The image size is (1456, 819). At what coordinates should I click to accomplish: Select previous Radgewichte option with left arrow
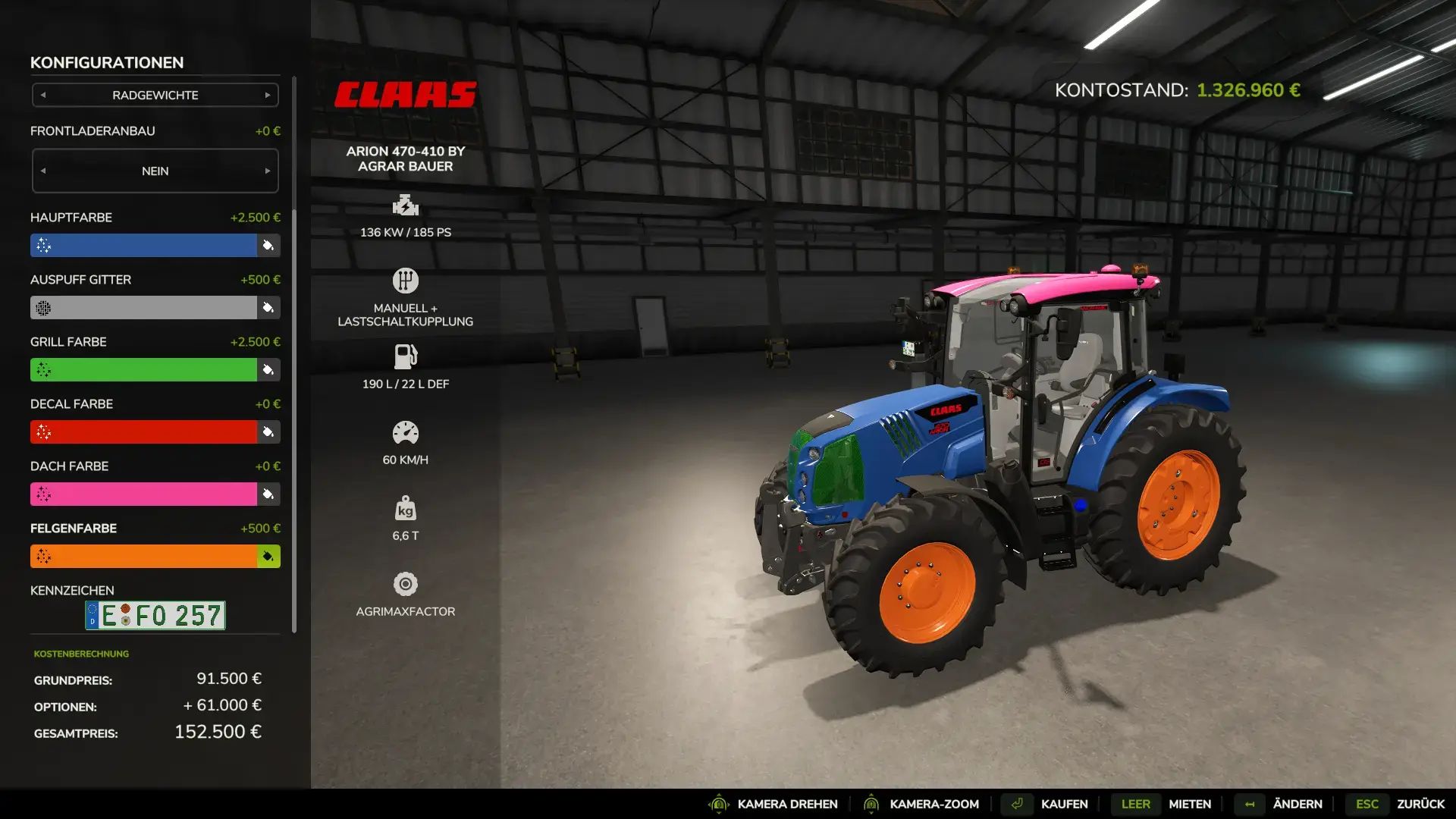coord(43,96)
